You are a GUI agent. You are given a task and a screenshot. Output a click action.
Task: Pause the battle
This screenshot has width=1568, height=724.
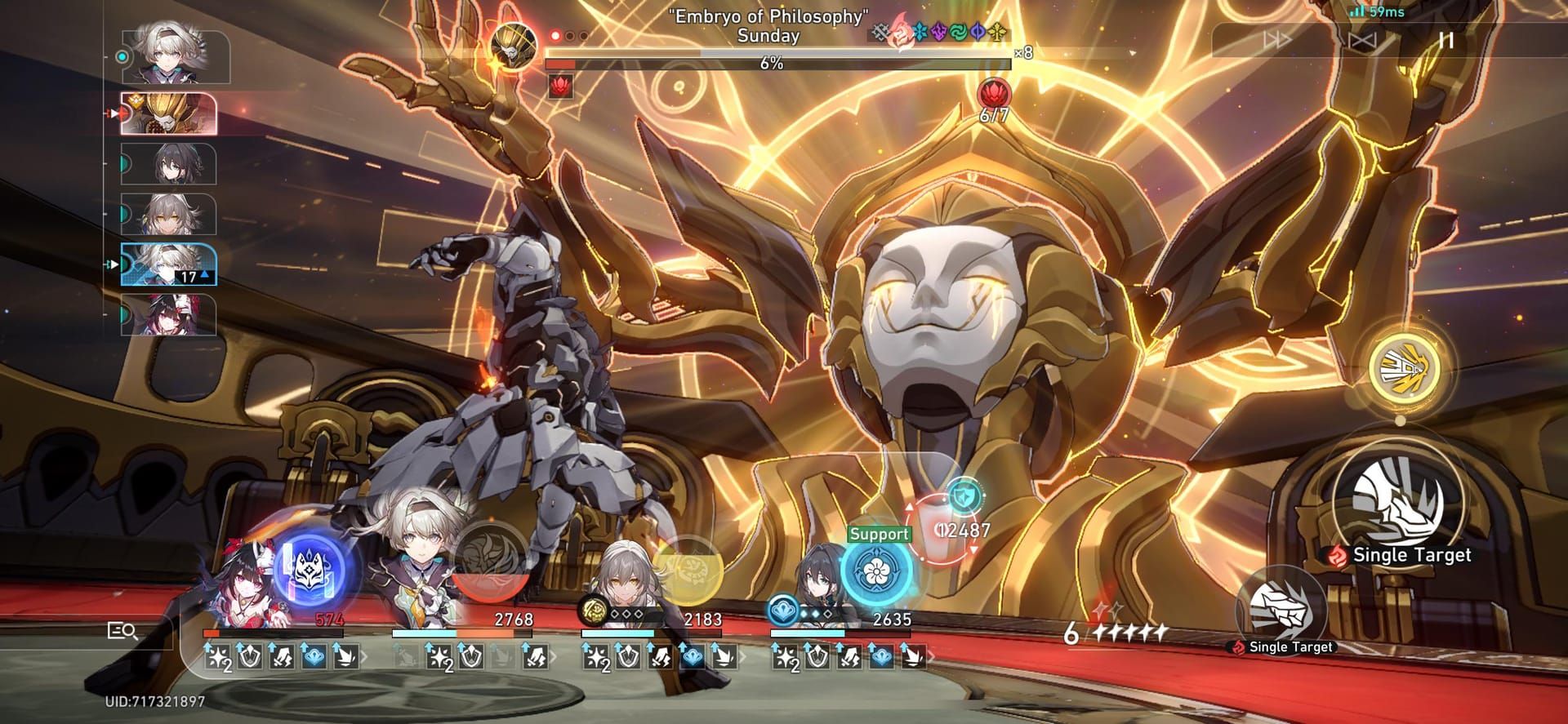click(1446, 40)
